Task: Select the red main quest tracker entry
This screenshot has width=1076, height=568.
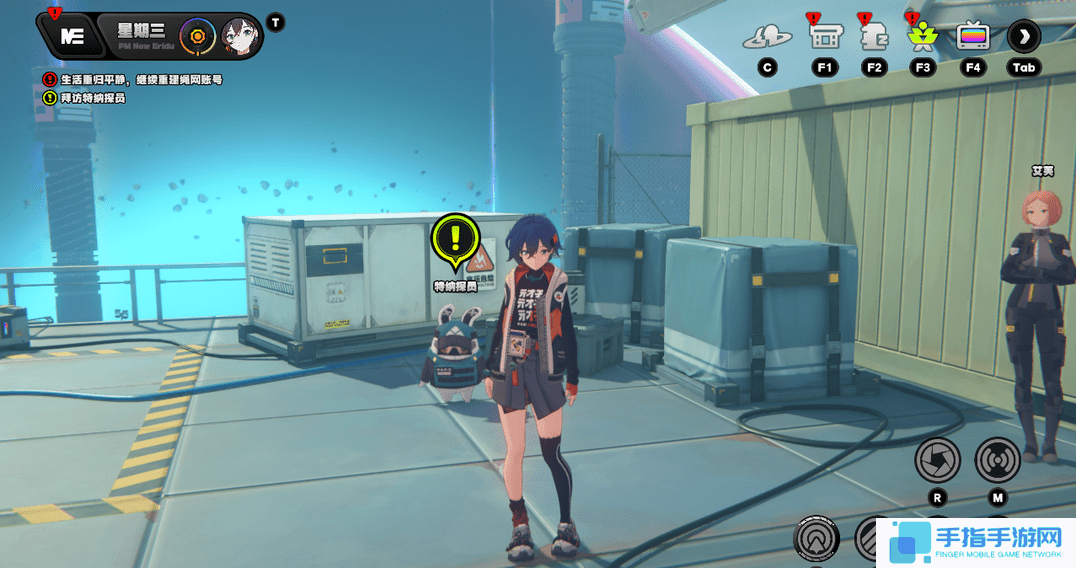Action: [x=132, y=79]
